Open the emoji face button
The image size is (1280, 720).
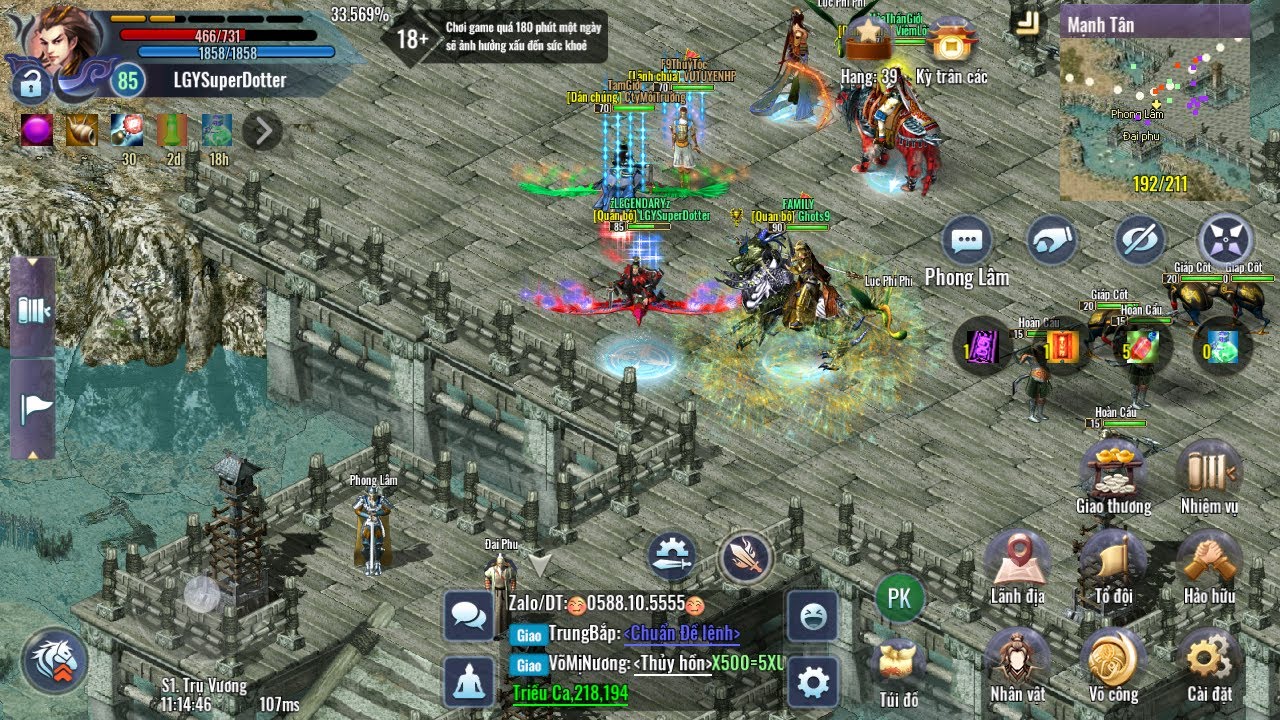click(812, 615)
